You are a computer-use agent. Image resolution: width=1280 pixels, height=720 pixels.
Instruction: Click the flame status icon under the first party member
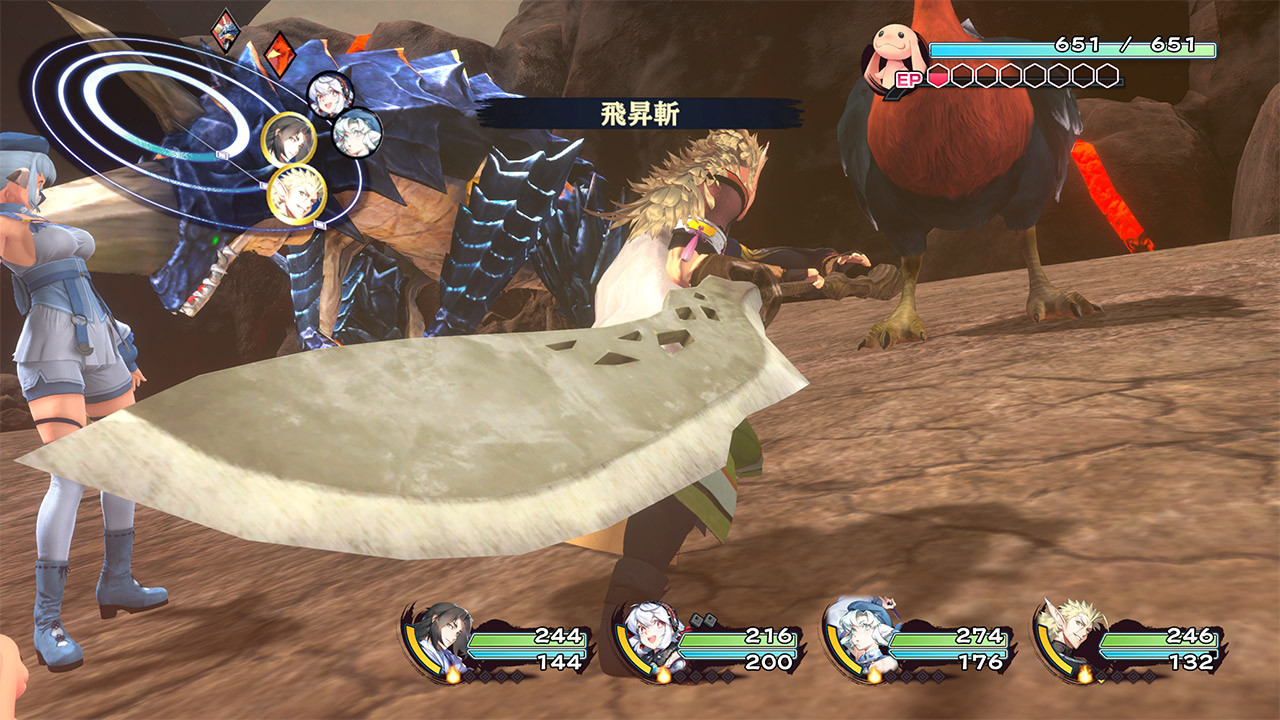tap(452, 674)
